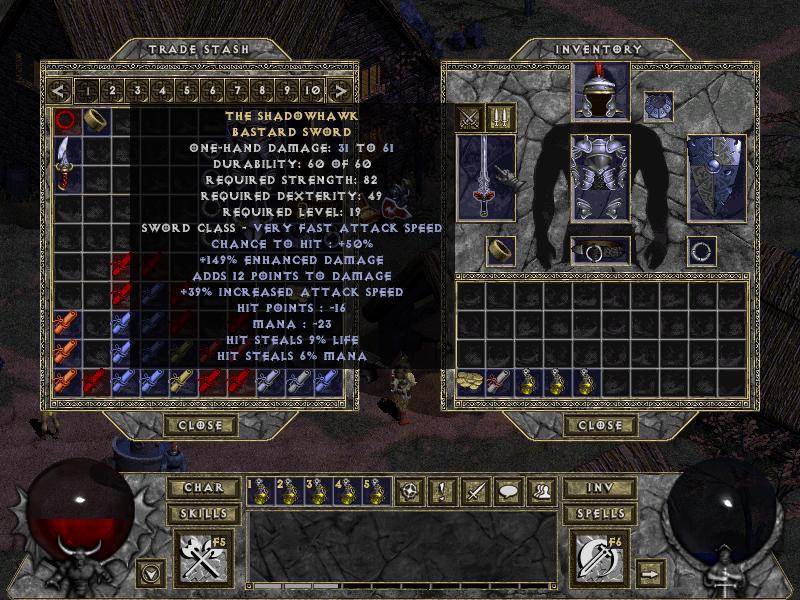Screen dimensions: 800x600
Task: Close the Inventory panel
Action: 600,425
